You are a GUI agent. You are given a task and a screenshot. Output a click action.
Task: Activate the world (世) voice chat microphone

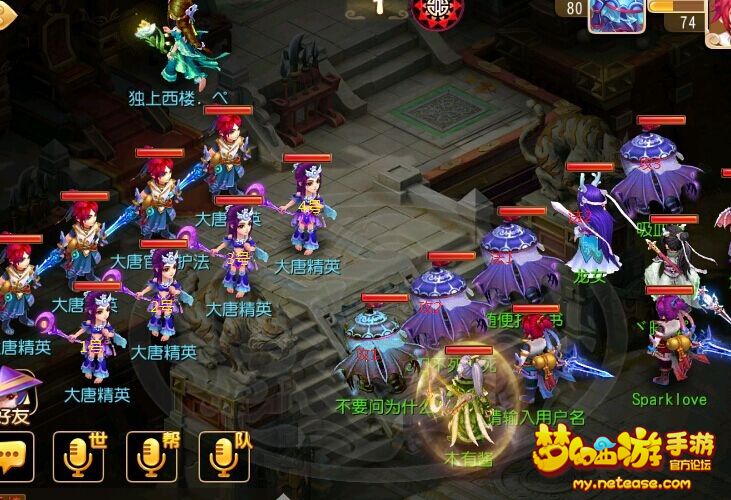click(78, 457)
